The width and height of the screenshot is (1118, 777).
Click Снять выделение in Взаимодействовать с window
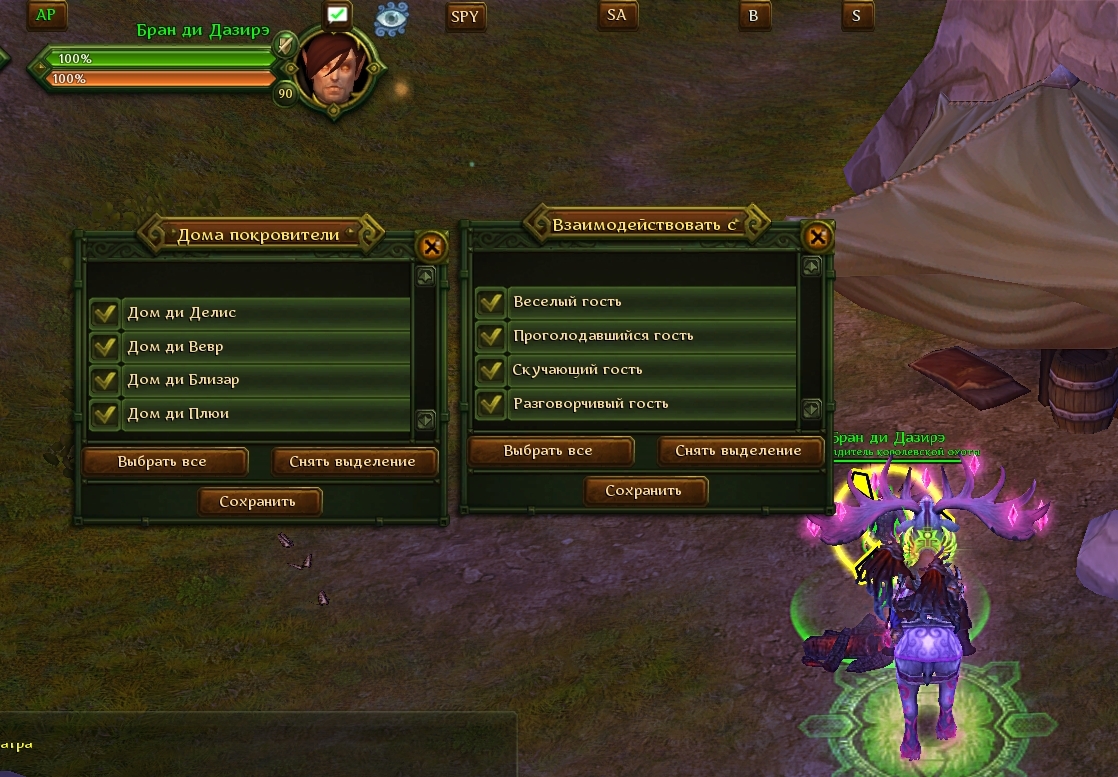coord(739,451)
